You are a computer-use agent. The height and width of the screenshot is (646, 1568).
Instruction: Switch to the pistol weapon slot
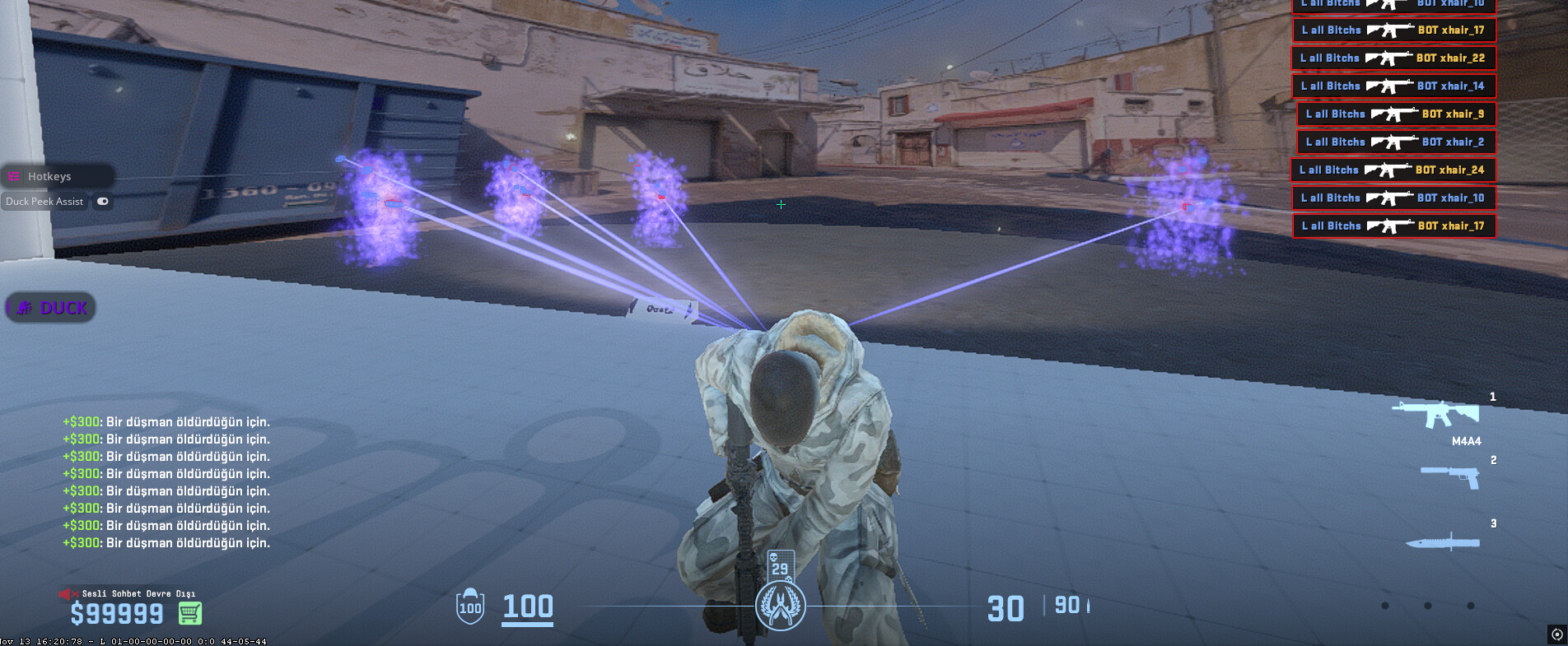click(1451, 476)
